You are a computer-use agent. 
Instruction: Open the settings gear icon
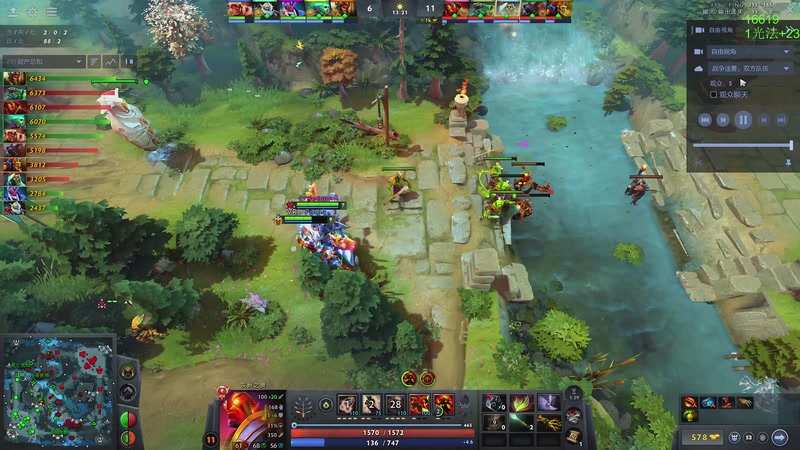31,12
